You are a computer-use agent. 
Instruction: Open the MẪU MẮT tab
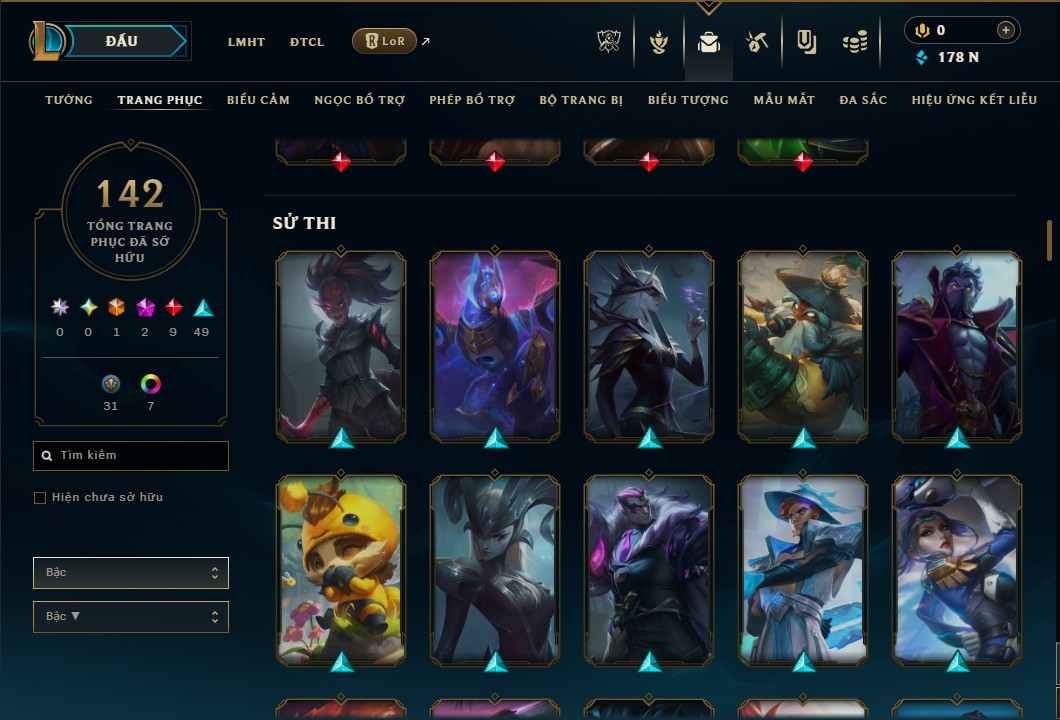pyautogui.click(x=784, y=100)
